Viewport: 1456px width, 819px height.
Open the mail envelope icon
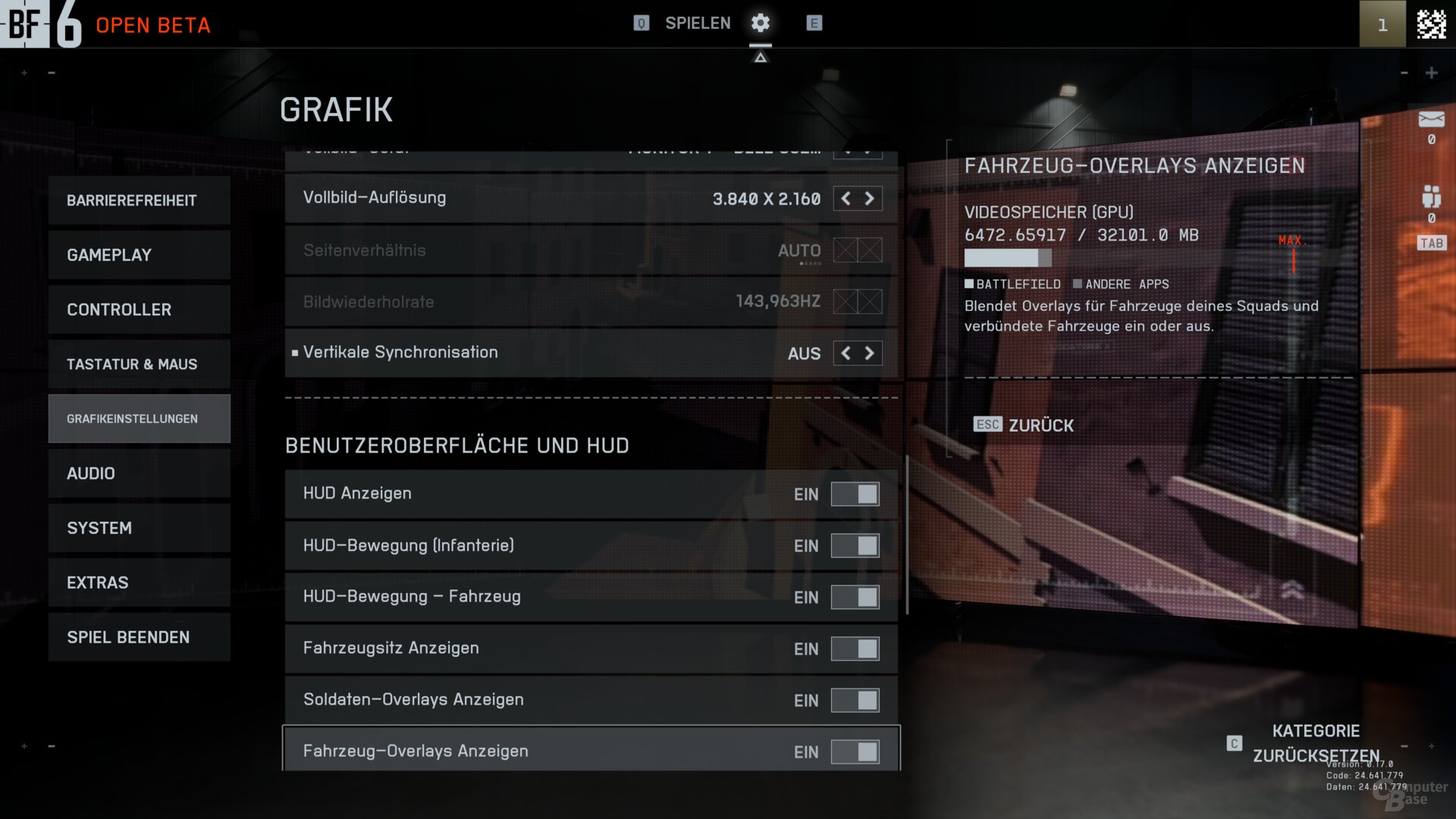coord(1431,119)
